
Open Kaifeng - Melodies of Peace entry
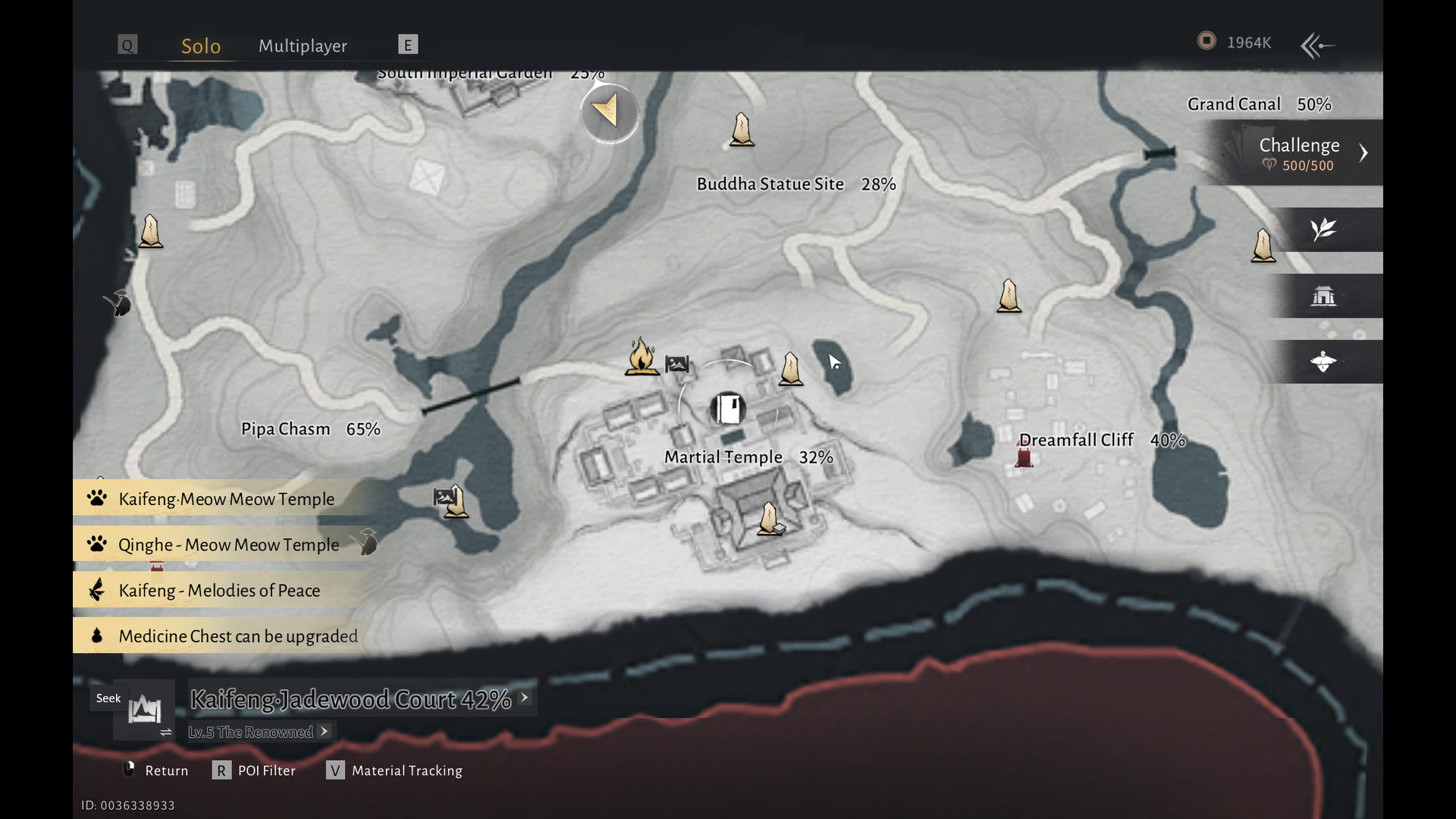click(219, 590)
